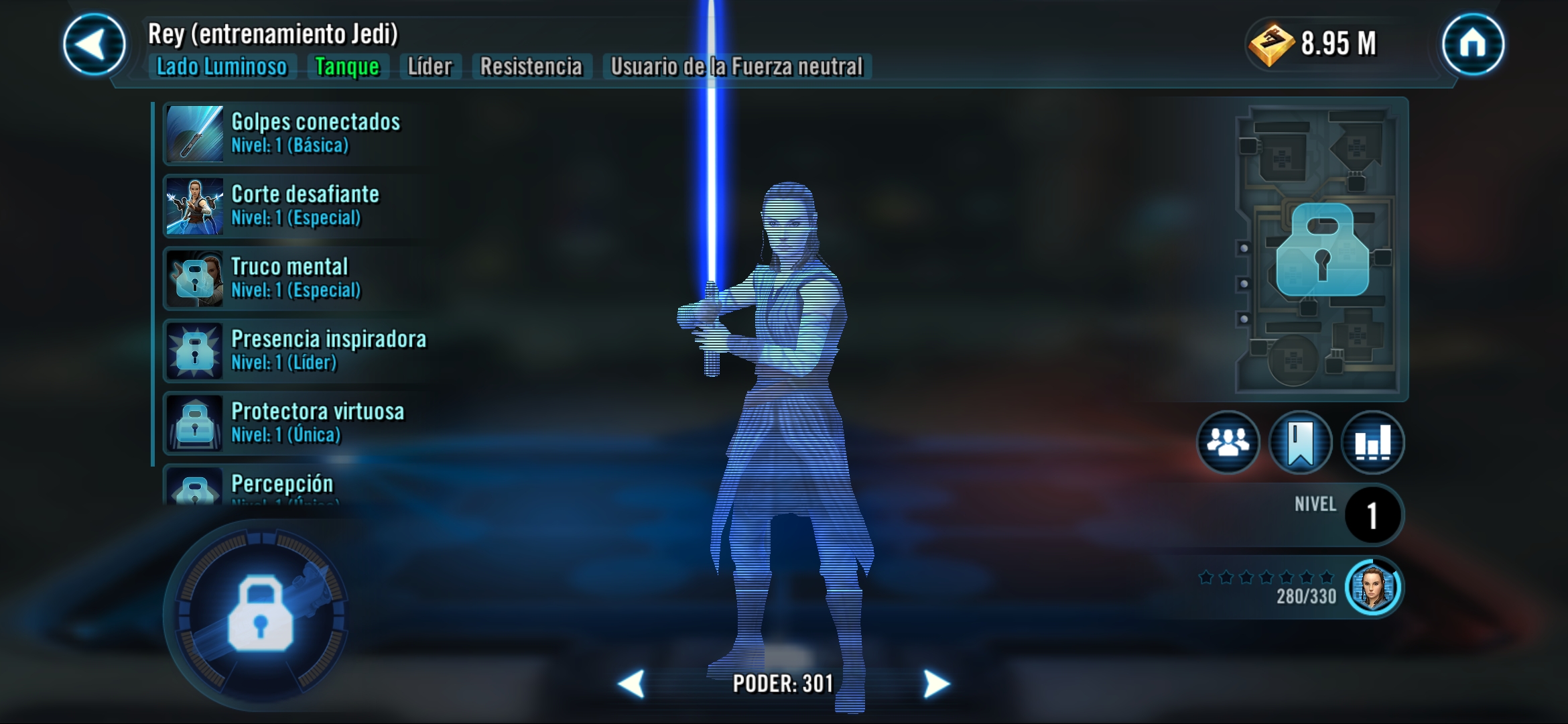Go back with the arrow button
1568x724 pixels.
pyautogui.click(x=94, y=44)
